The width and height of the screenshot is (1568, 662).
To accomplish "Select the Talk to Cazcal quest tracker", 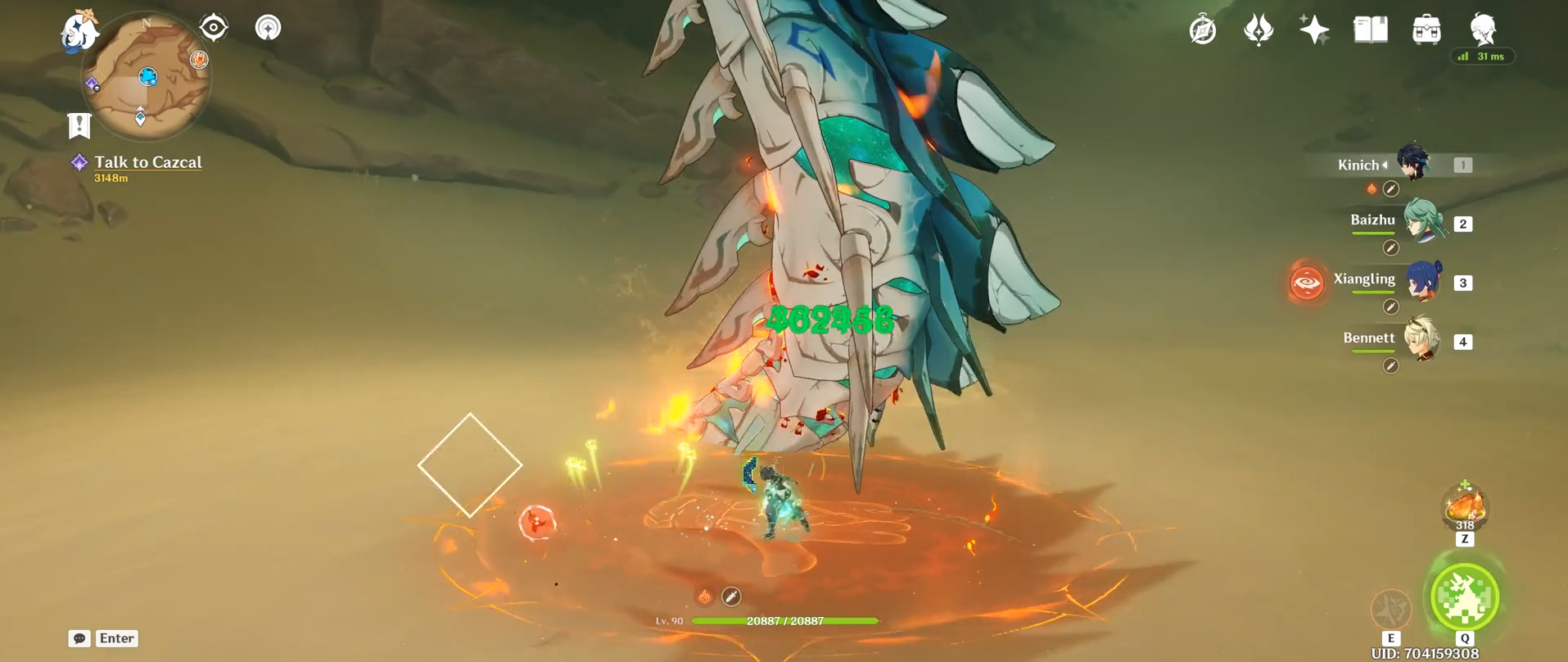I will pyautogui.click(x=147, y=162).
